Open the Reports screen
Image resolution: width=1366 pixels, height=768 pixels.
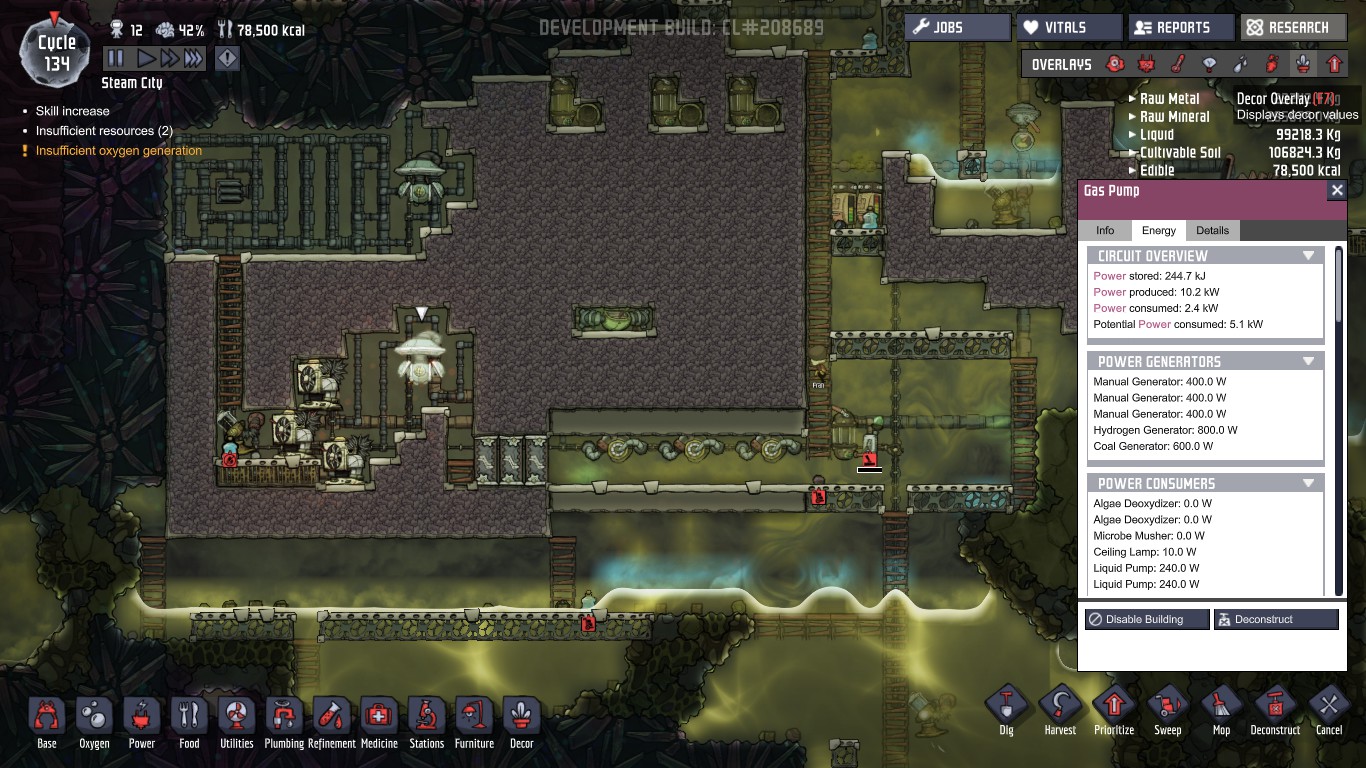click(x=1180, y=28)
